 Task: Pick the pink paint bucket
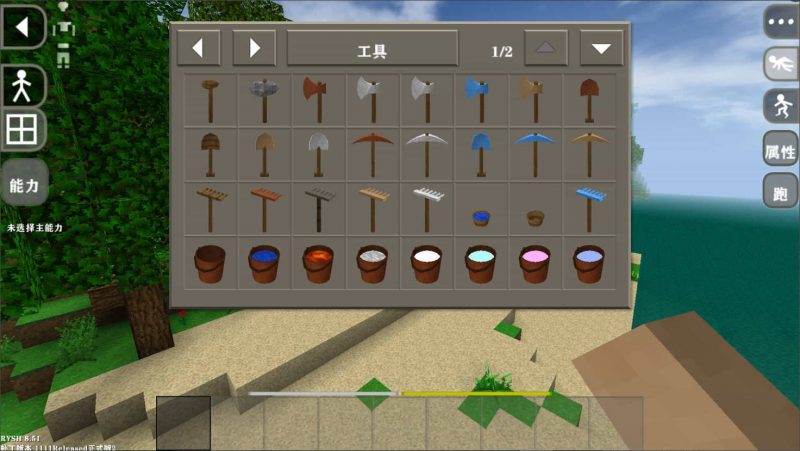534,264
